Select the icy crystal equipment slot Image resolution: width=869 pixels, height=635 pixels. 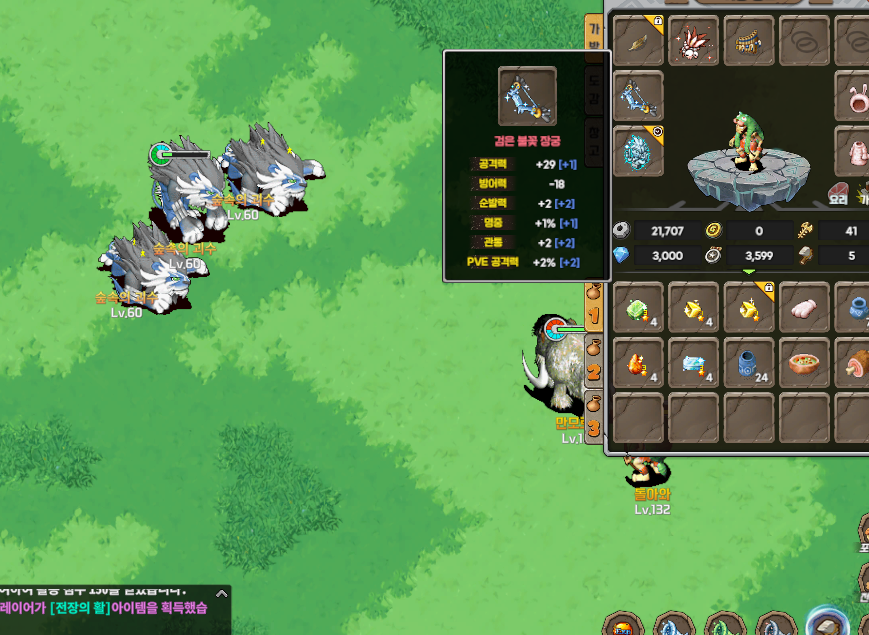pos(638,152)
